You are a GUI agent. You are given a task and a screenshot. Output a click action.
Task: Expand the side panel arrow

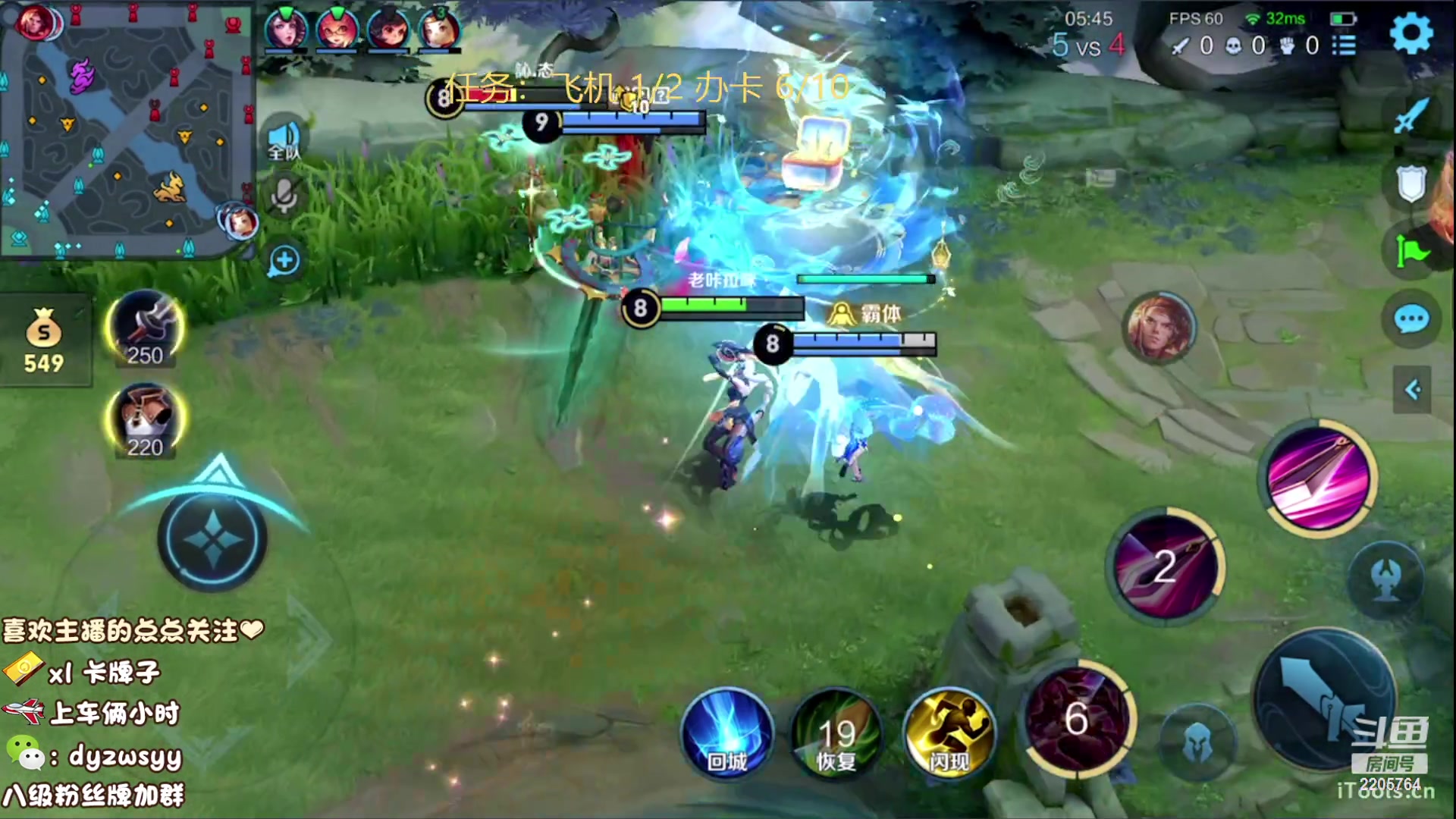[1412, 390]
